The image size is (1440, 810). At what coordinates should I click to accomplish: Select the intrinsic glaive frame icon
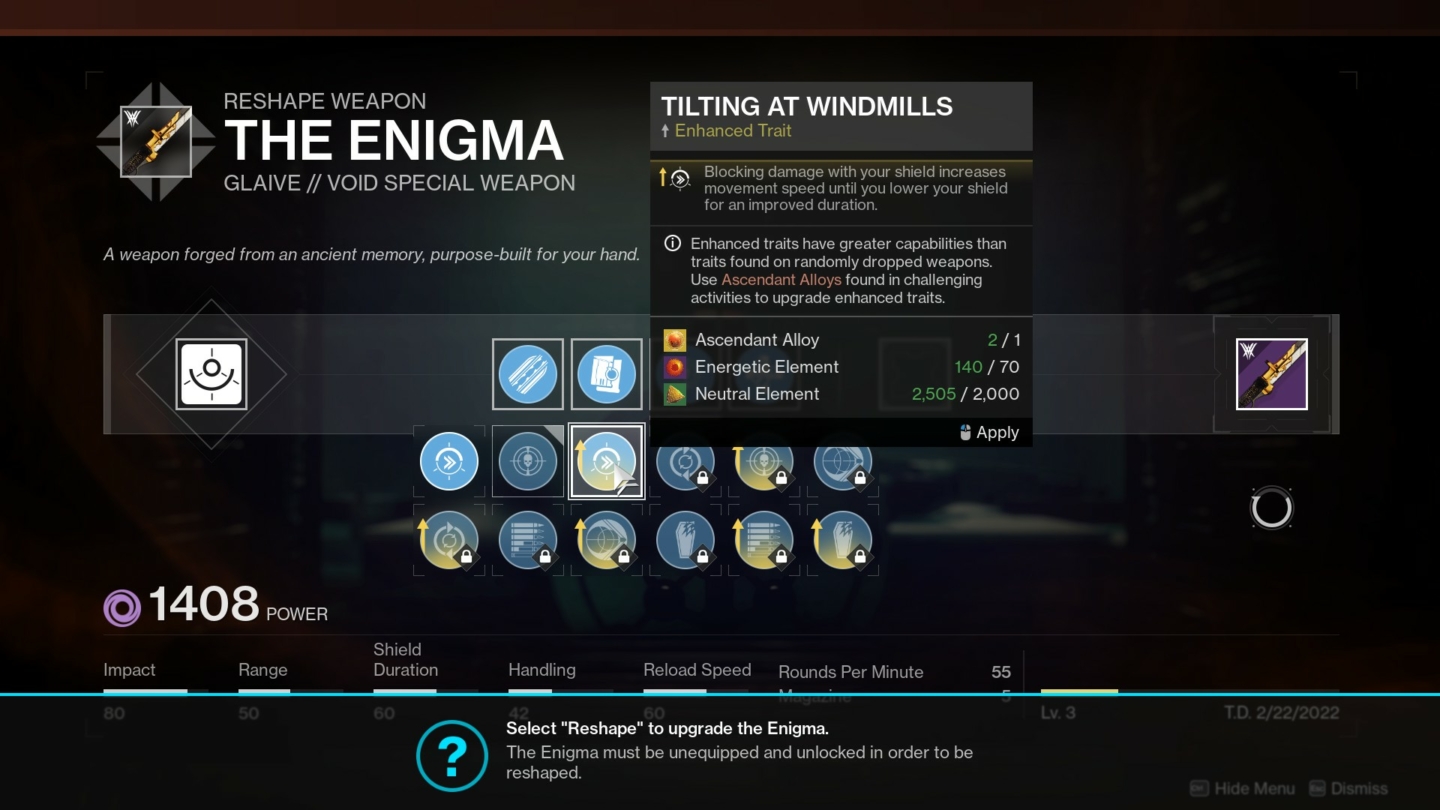[210, 373]
